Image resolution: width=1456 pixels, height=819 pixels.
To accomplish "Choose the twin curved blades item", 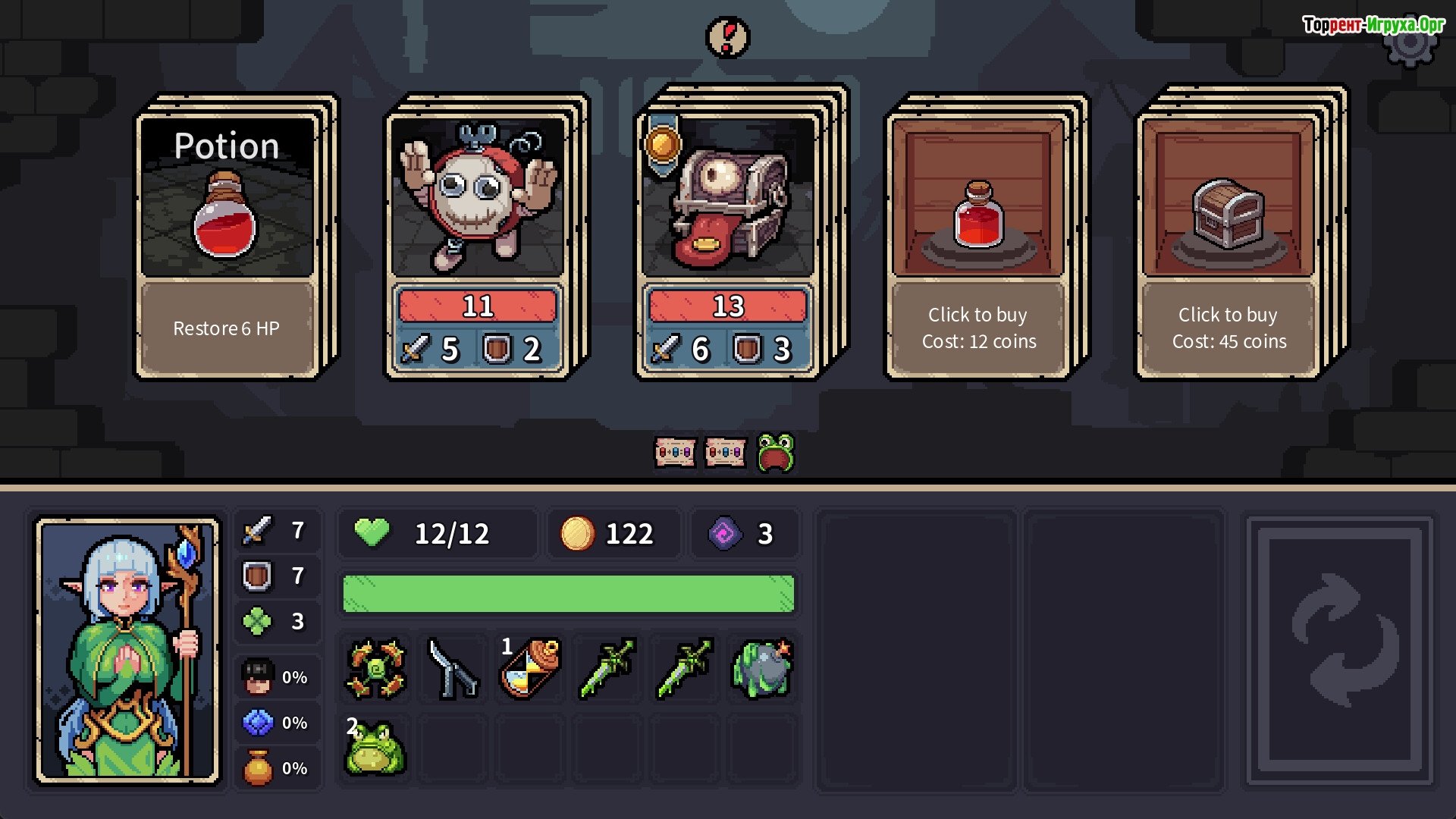I will tap(453, 668).
